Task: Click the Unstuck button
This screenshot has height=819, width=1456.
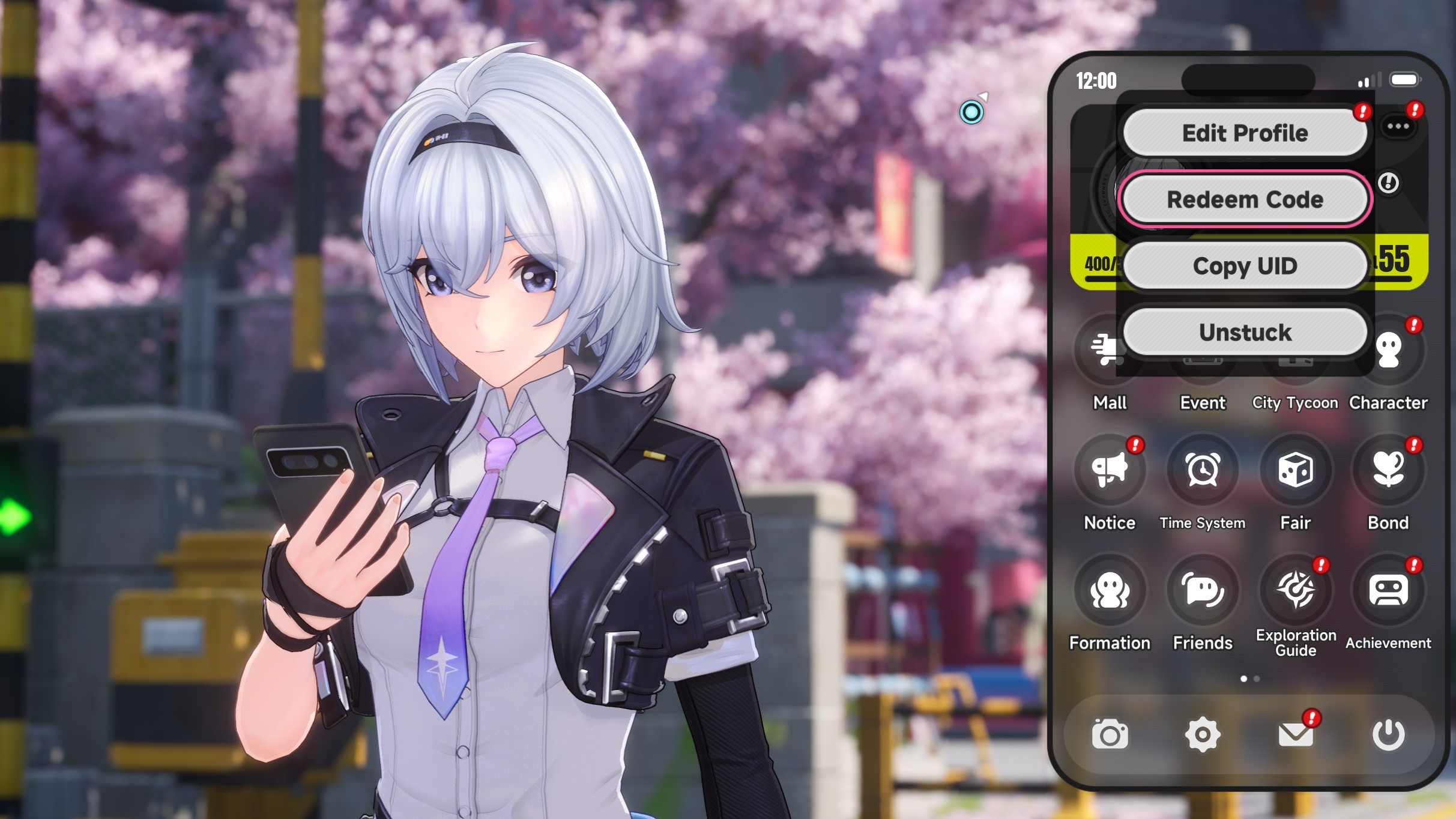Action: click(x=1245, y=332)
